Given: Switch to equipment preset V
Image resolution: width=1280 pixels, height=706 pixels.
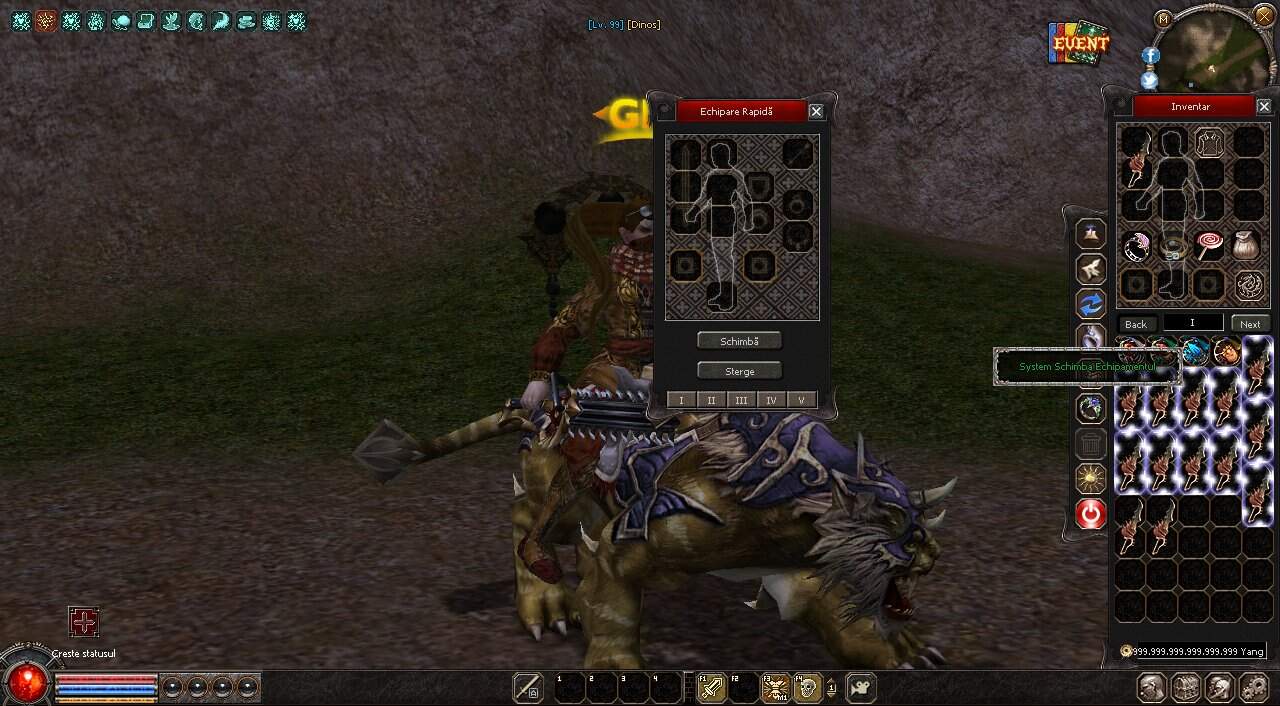Looking at the screenshot, I should point(801,400).
